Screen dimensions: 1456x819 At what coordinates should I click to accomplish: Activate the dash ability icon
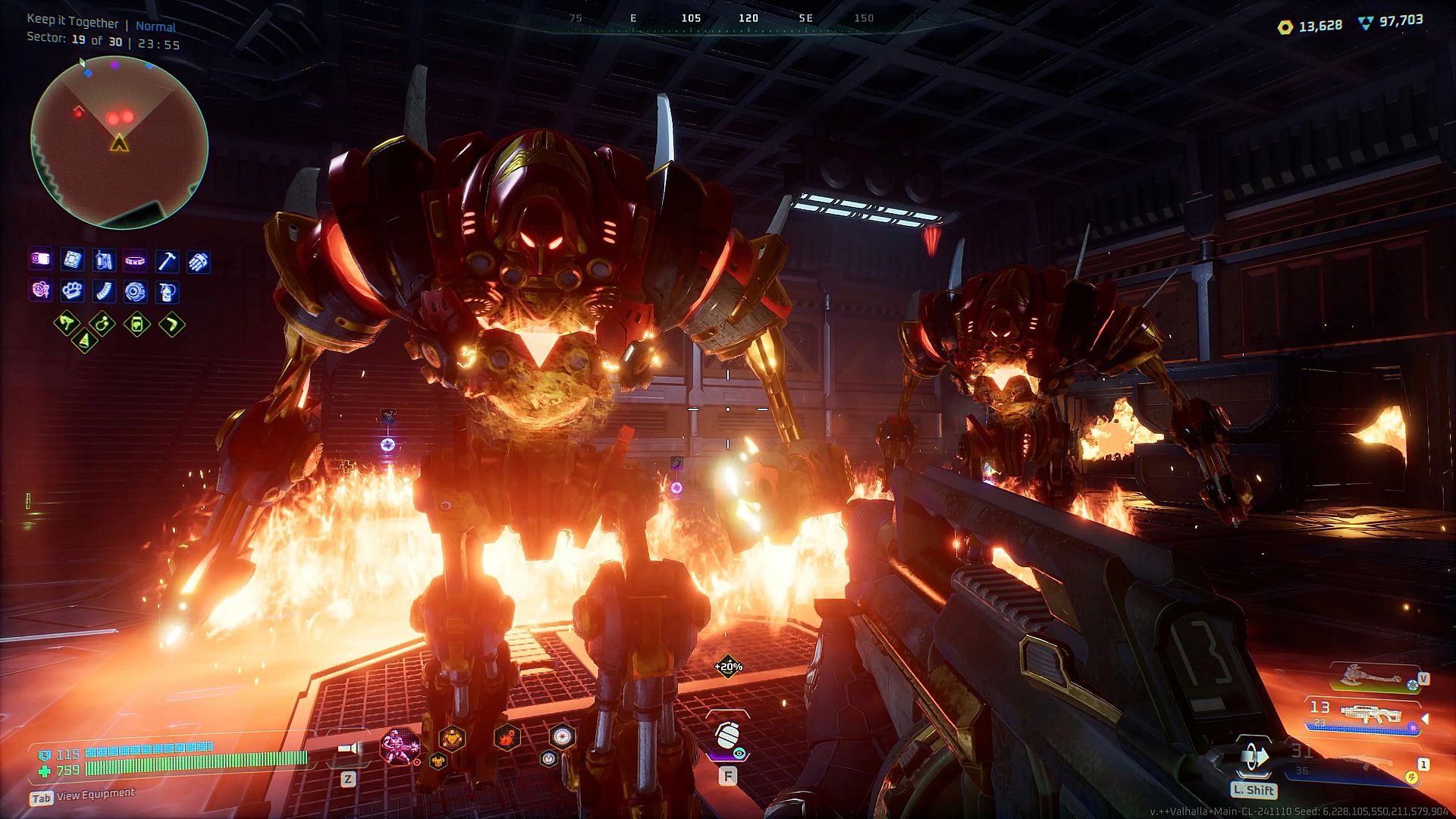(1254, 757)
